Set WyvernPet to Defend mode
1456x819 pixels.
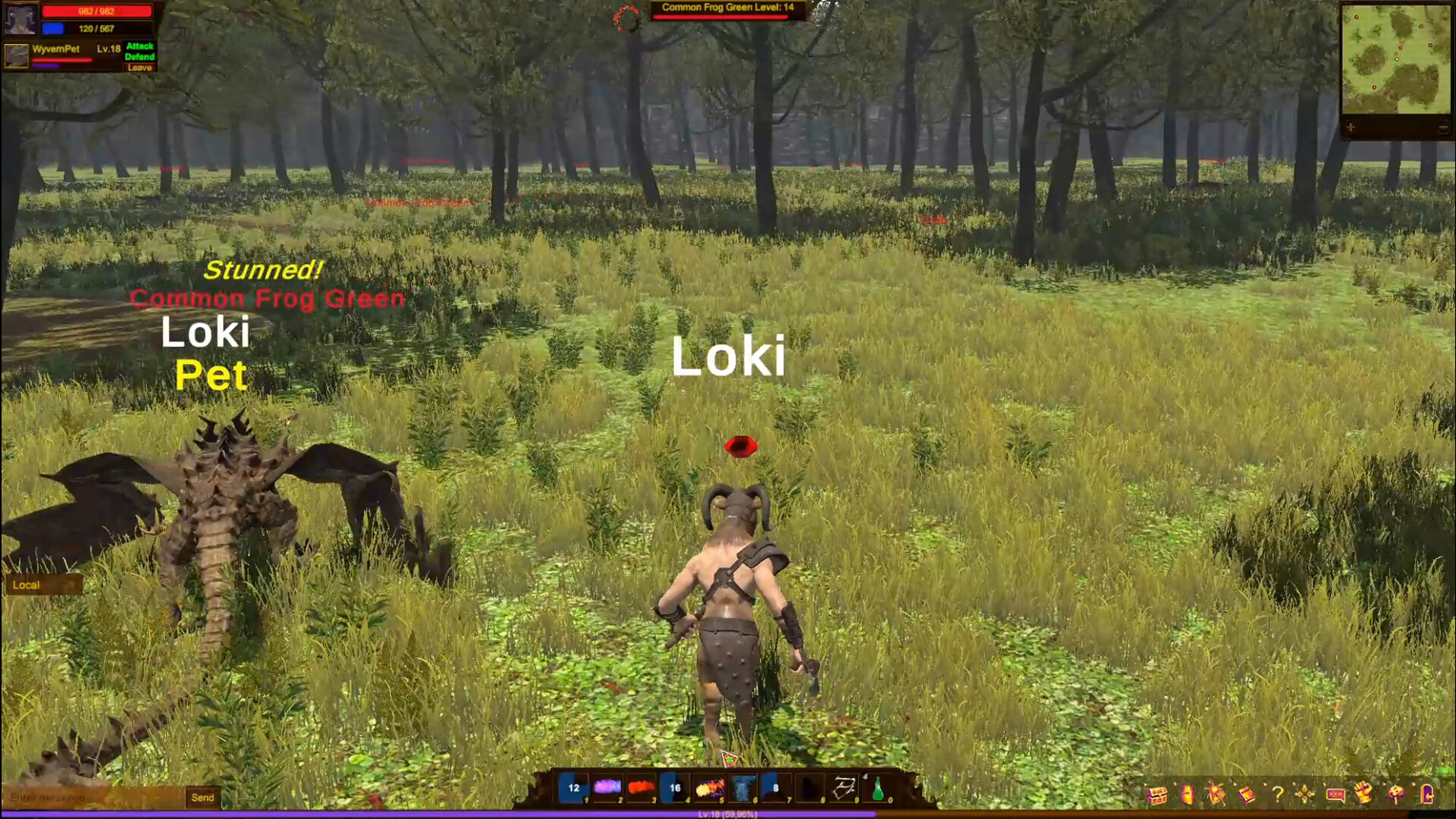140,57
